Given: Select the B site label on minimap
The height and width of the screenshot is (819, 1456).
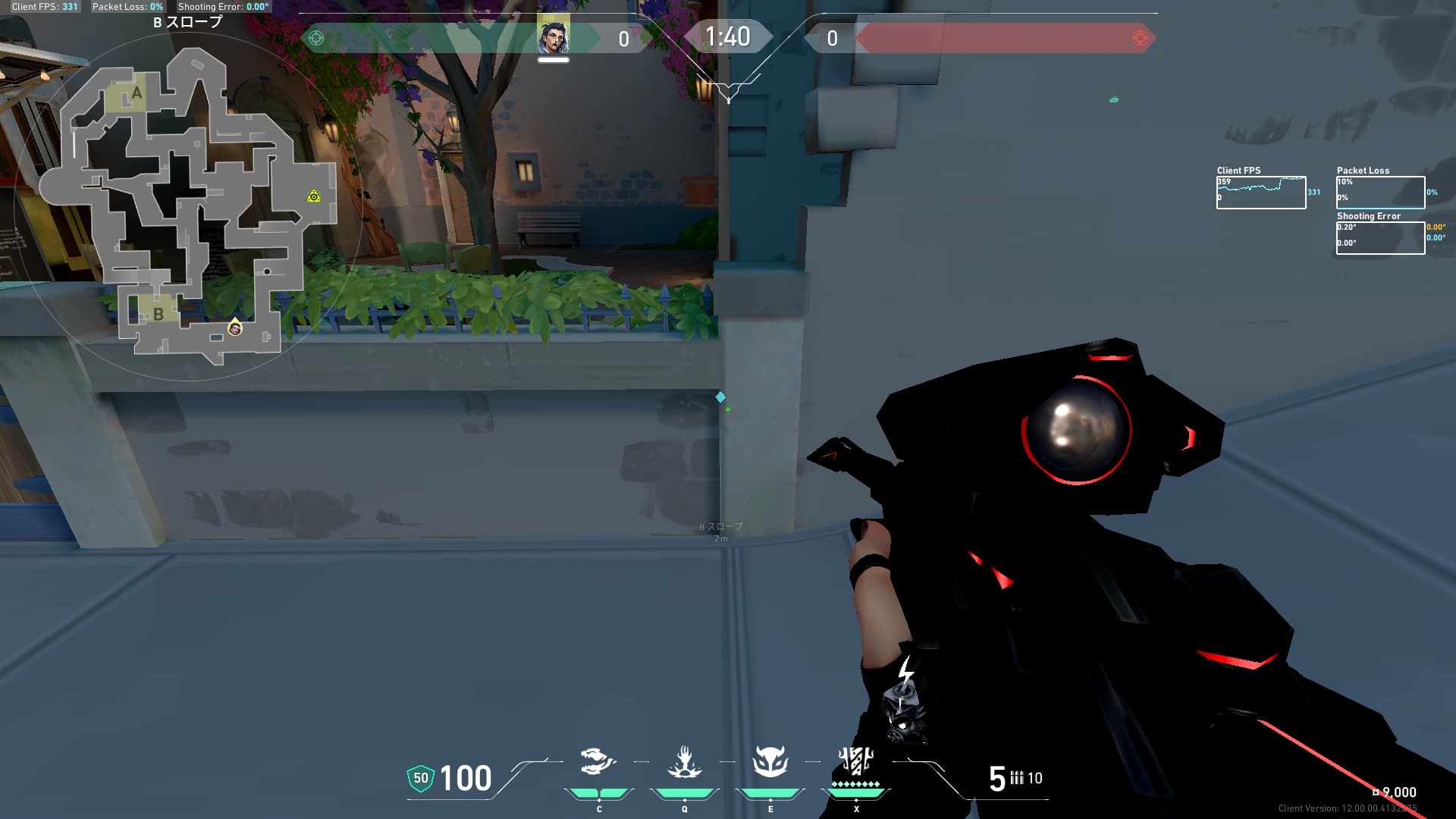Looking at the screenshot, I should [x=158, y=313].
